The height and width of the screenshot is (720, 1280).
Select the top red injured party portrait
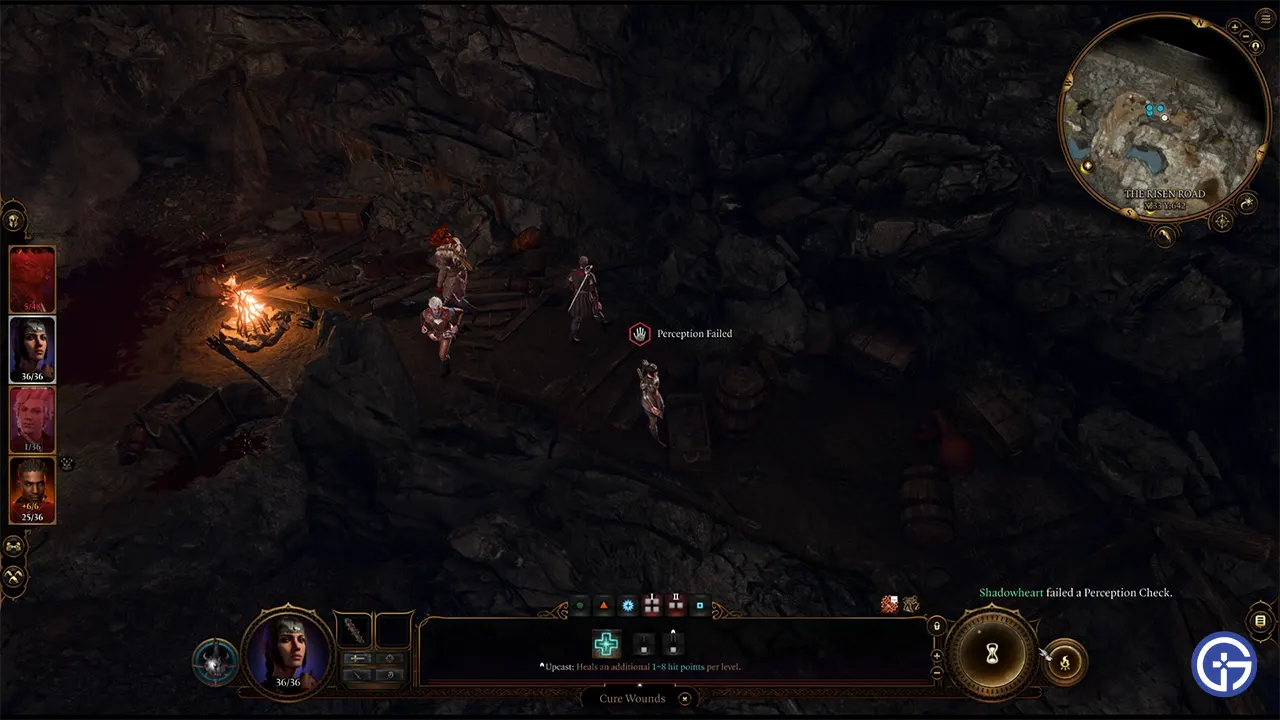32,279
